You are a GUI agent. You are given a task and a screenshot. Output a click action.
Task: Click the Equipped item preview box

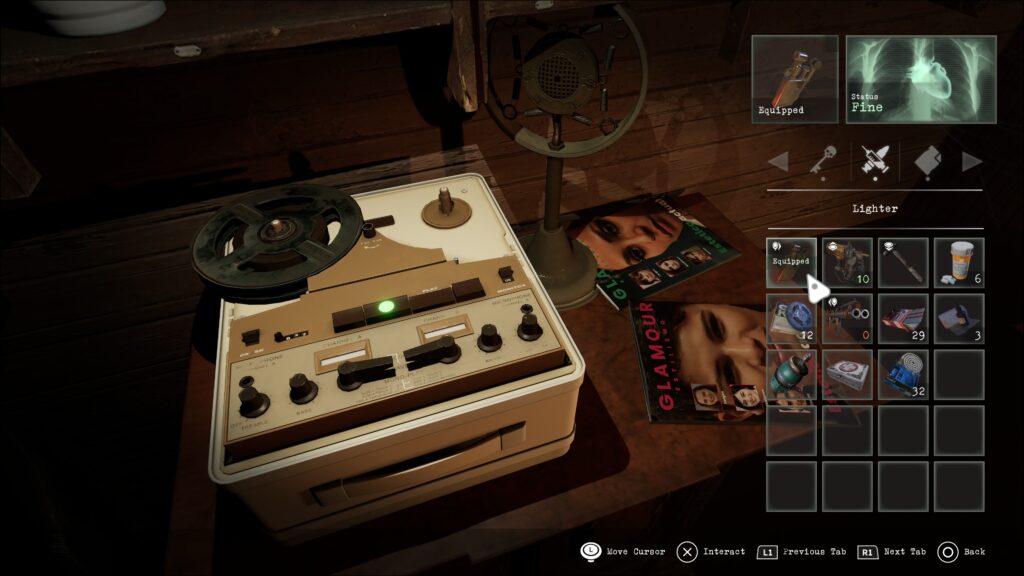(795, 79)
